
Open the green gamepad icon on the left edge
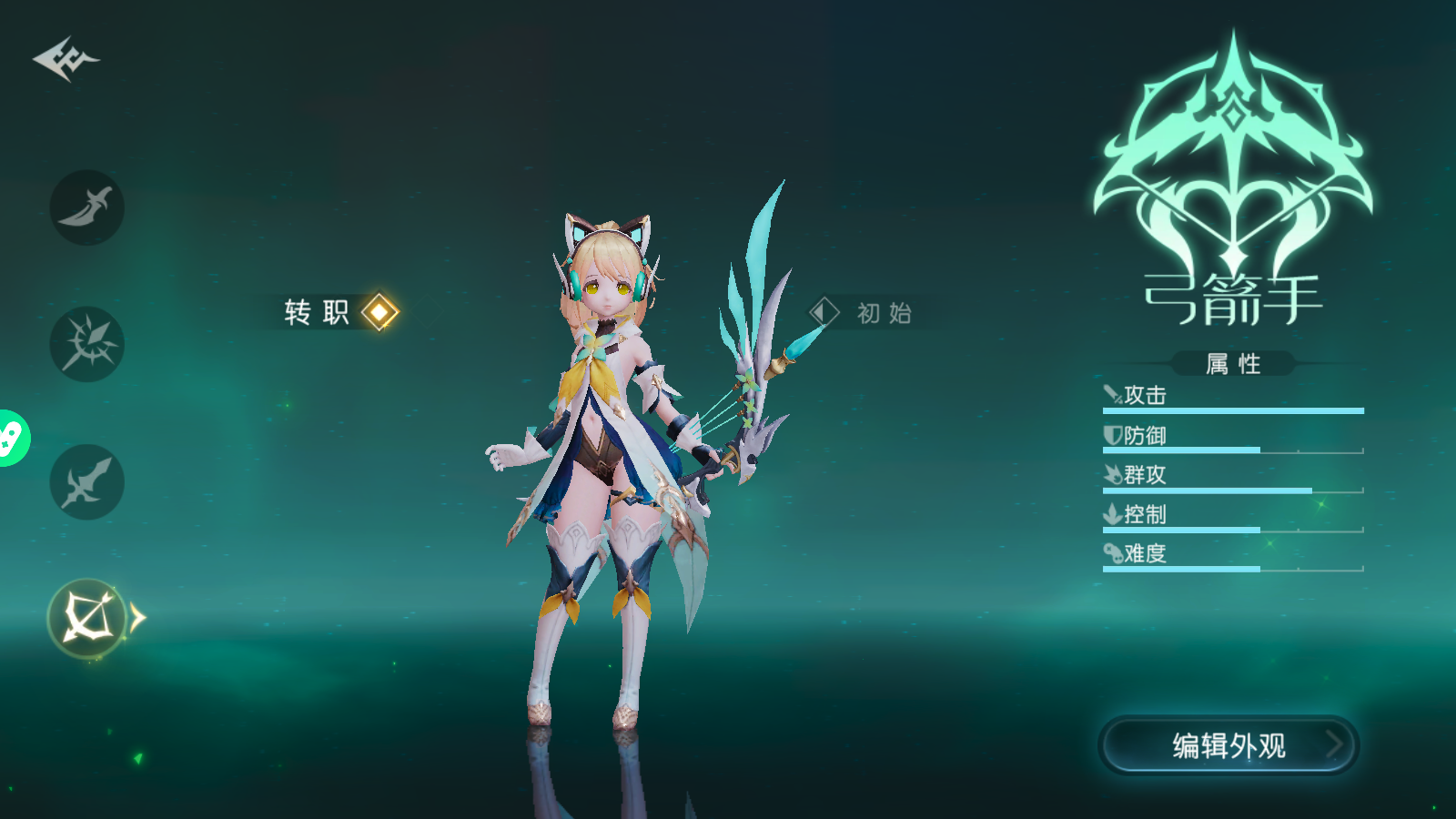11,437
